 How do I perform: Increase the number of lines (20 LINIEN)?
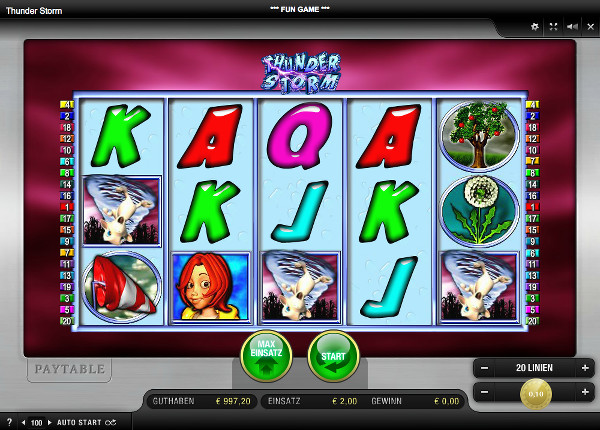[585, 368]
